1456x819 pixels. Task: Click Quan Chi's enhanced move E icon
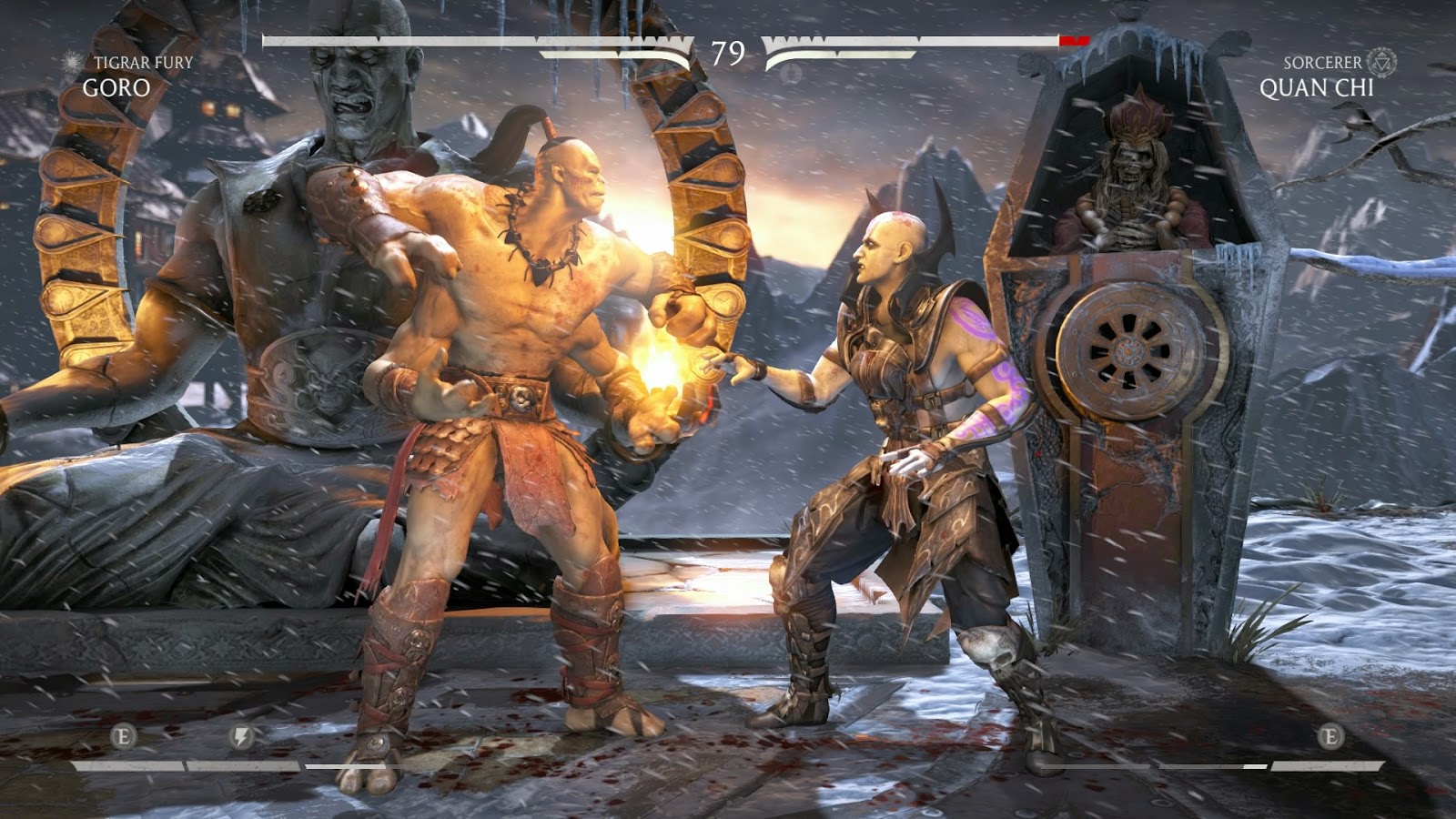(x=1330, y=736)
